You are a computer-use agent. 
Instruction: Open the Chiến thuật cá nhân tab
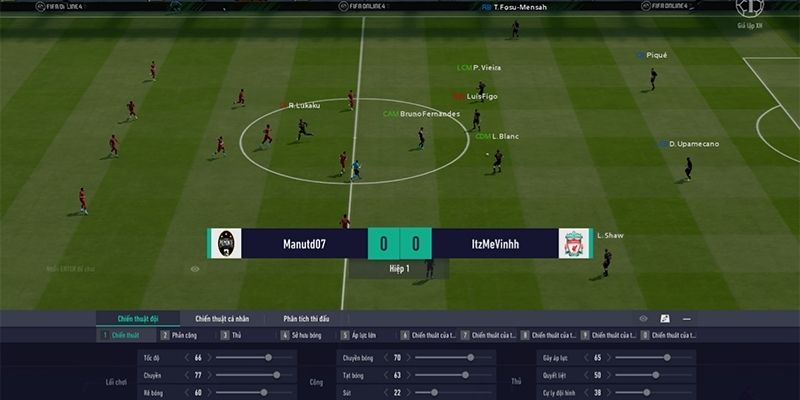tap(227, 318)
